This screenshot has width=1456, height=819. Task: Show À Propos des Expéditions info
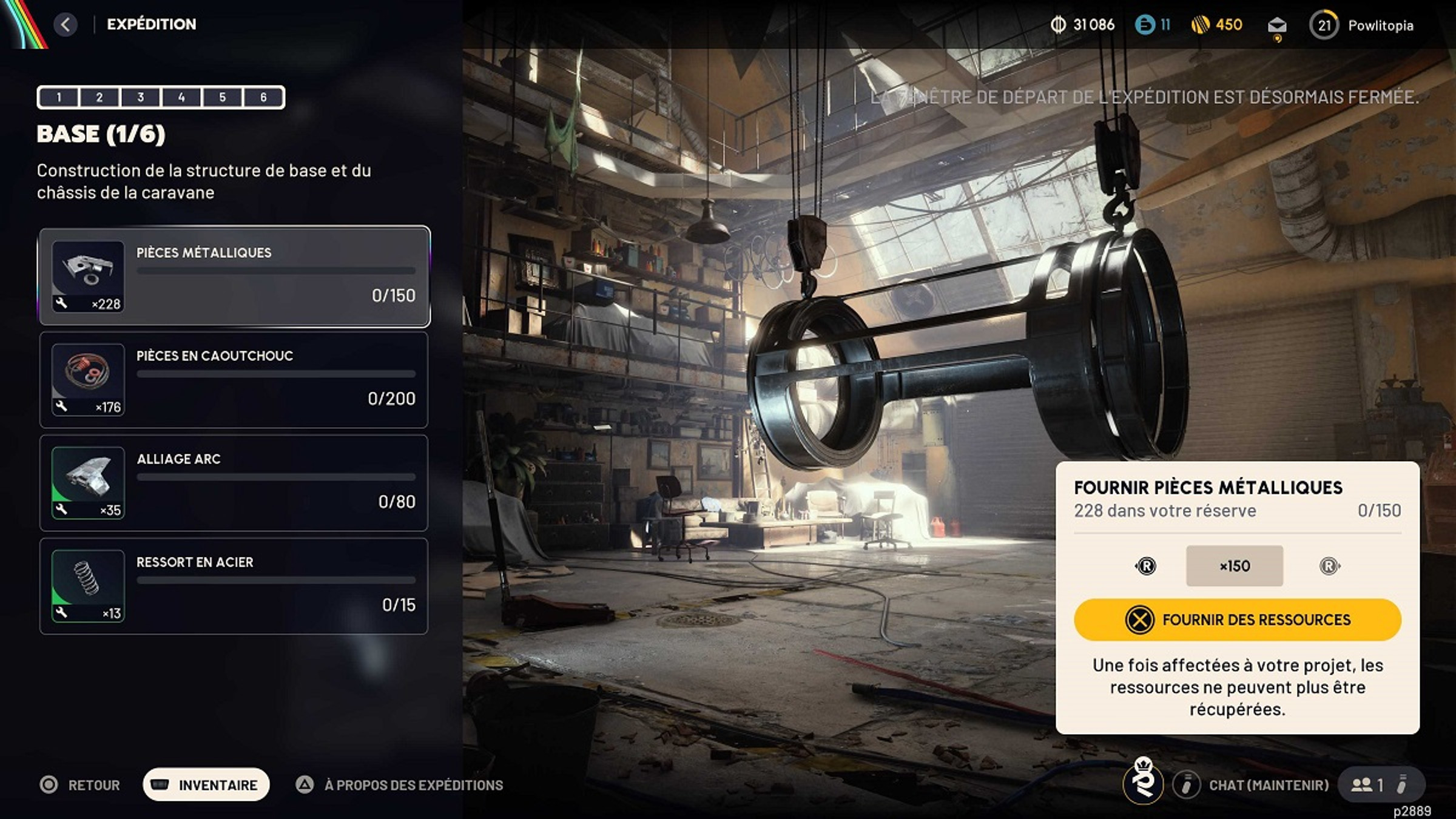point(400,785)
